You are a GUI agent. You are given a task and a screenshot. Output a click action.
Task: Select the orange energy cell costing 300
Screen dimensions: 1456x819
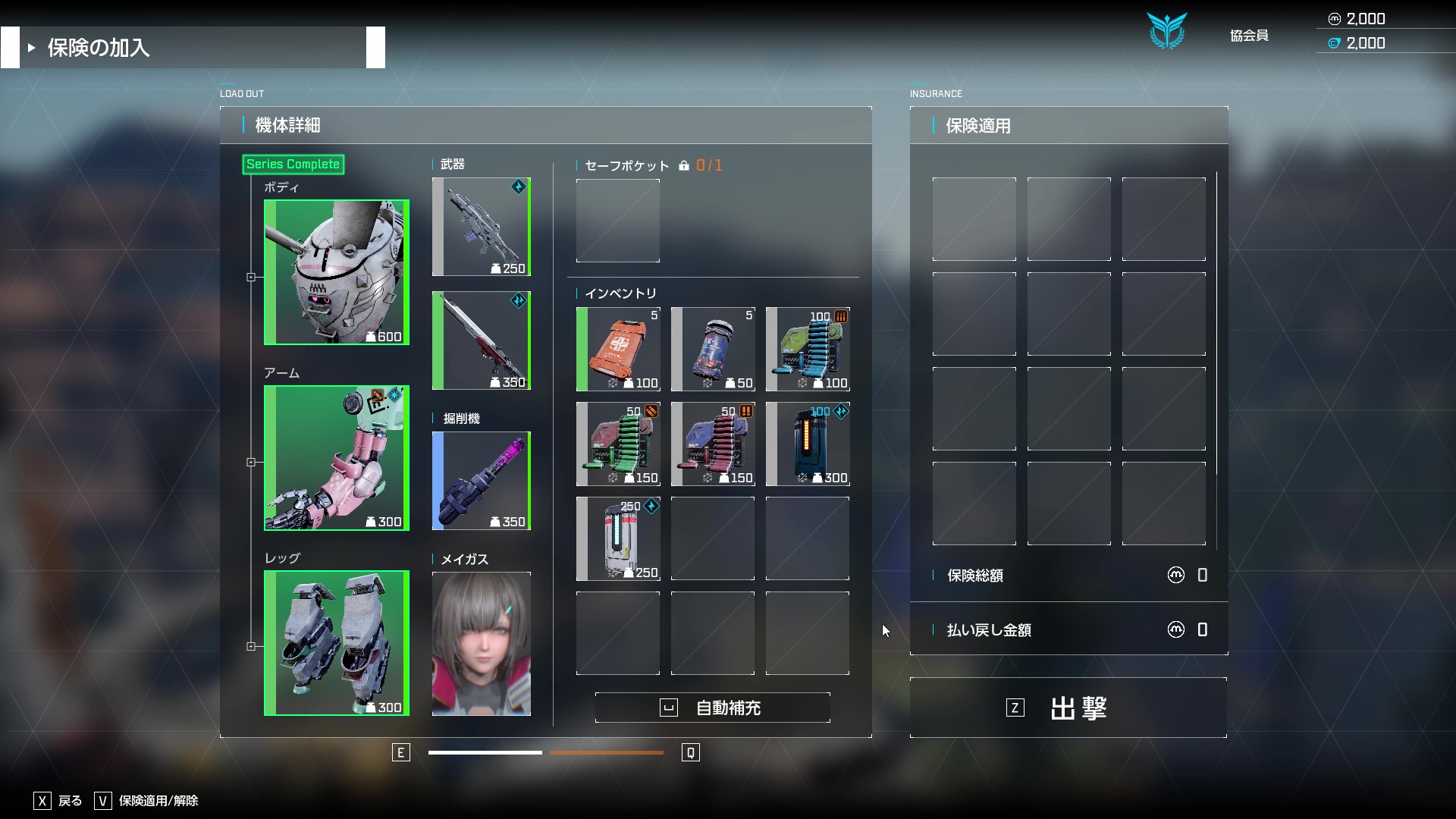[x=807, y=444]
